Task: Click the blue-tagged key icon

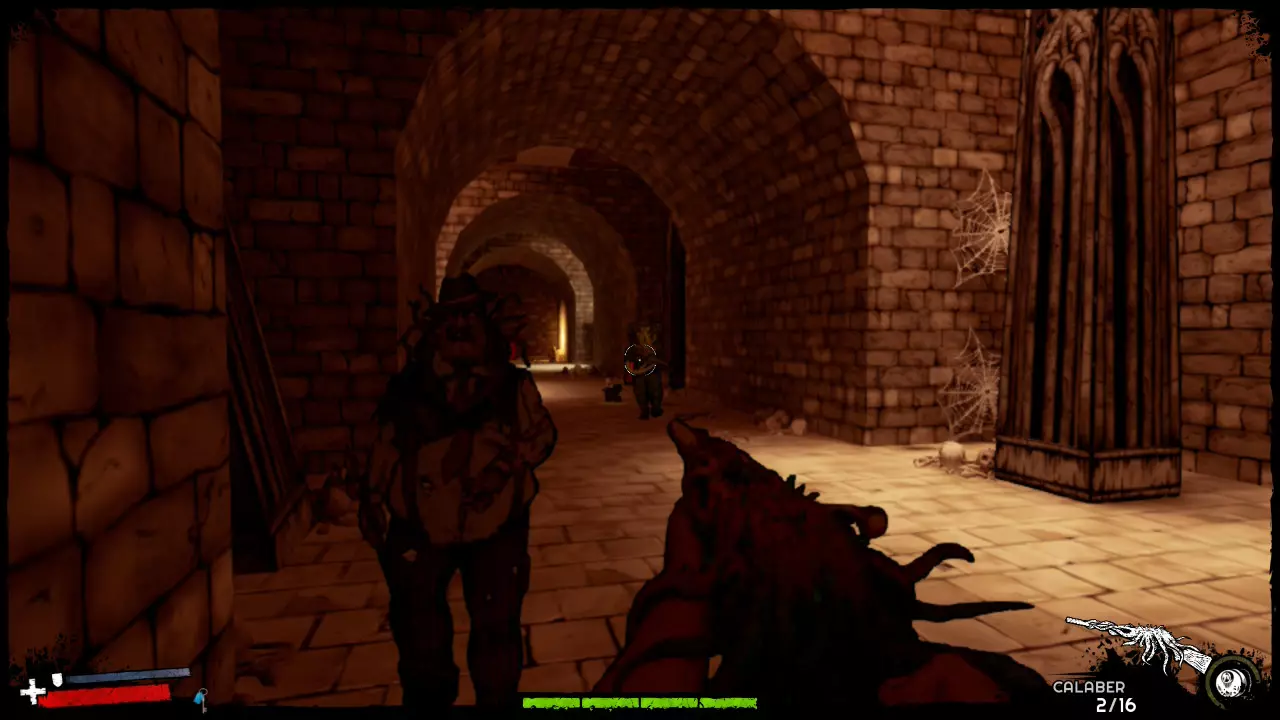Action: 201,698
